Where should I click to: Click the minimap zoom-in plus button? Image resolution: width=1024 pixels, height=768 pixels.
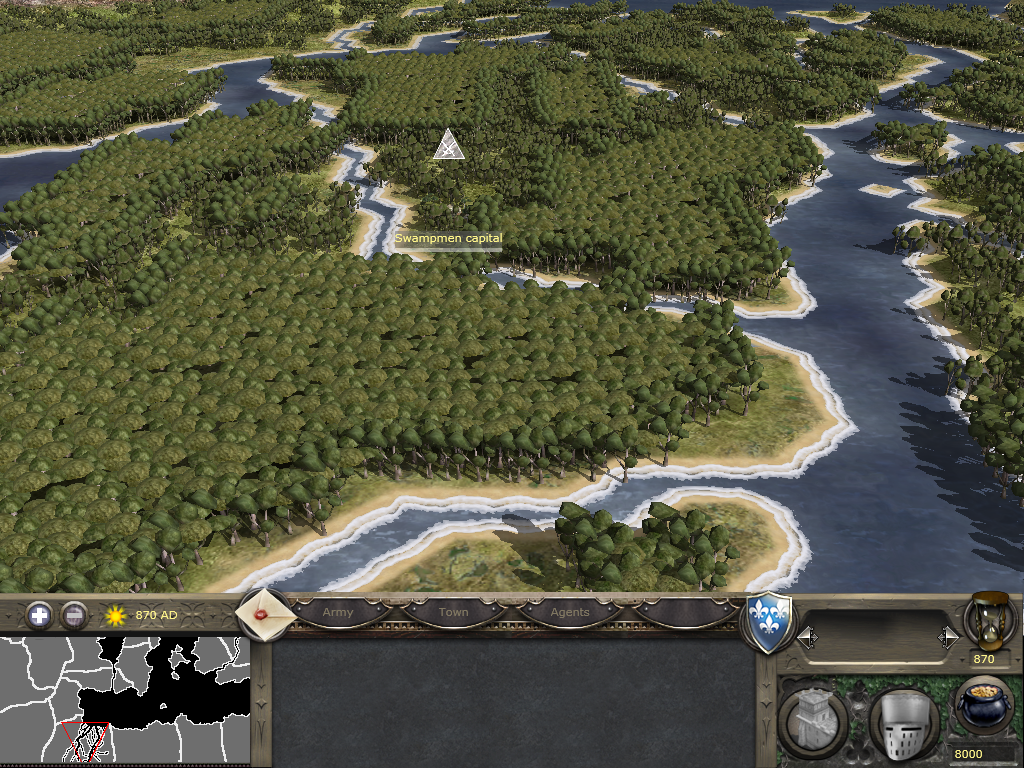pos(39,615)
